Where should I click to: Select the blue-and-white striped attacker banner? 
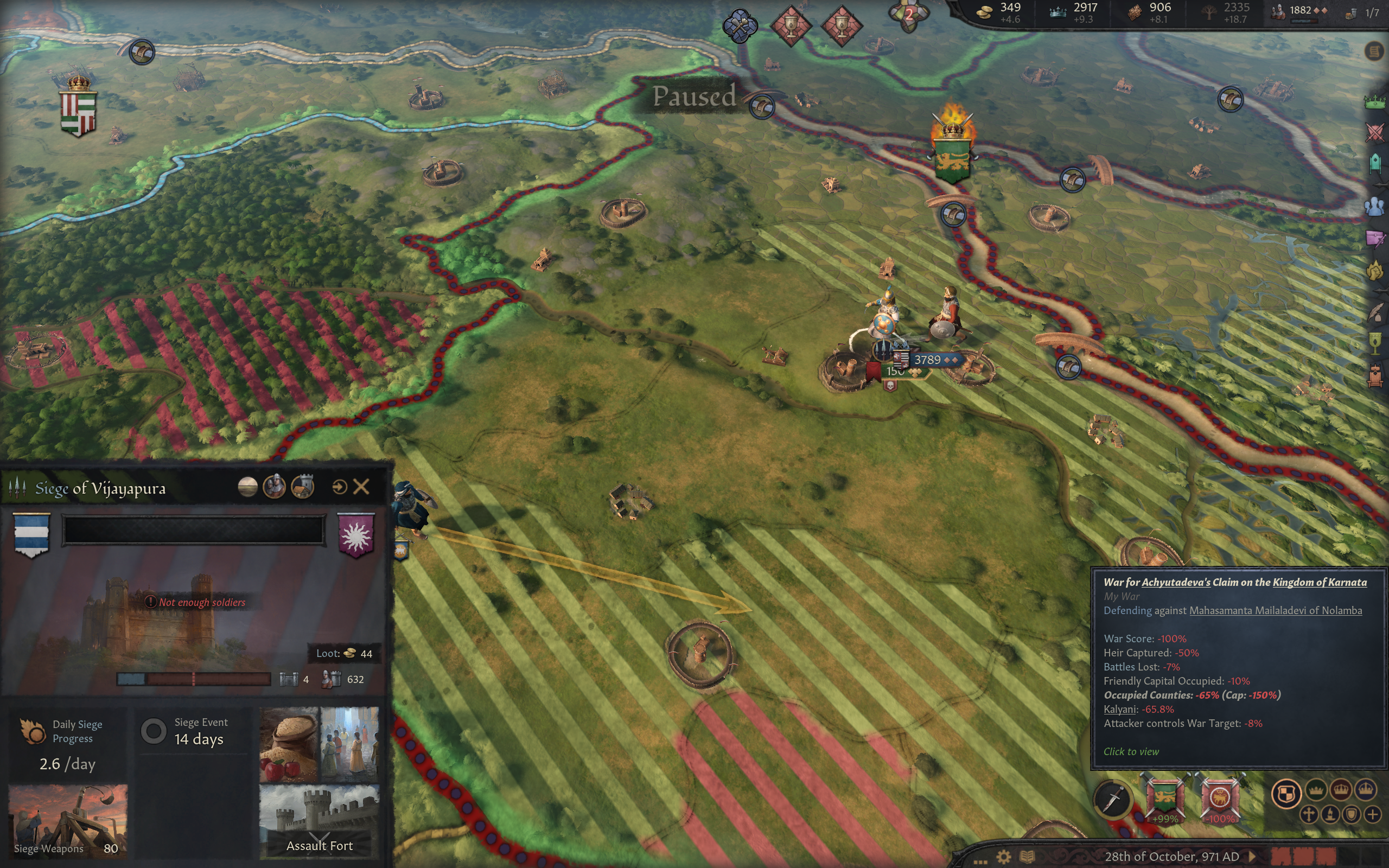click(31, 534)
